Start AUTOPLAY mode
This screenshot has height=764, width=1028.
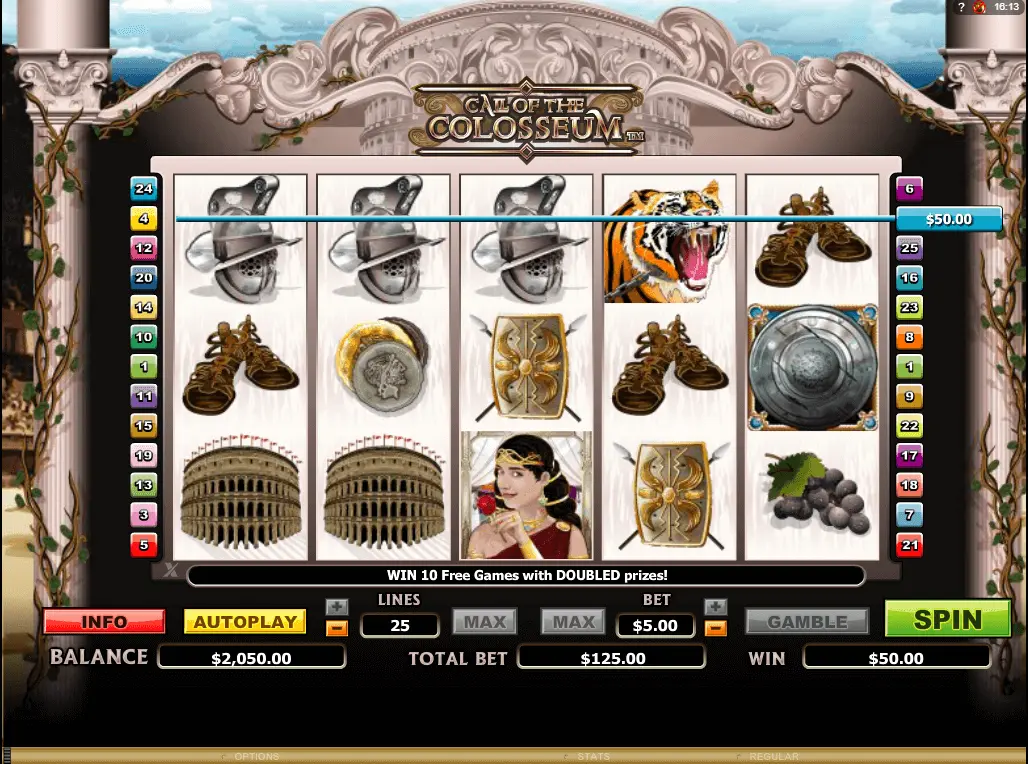point(245,622)
